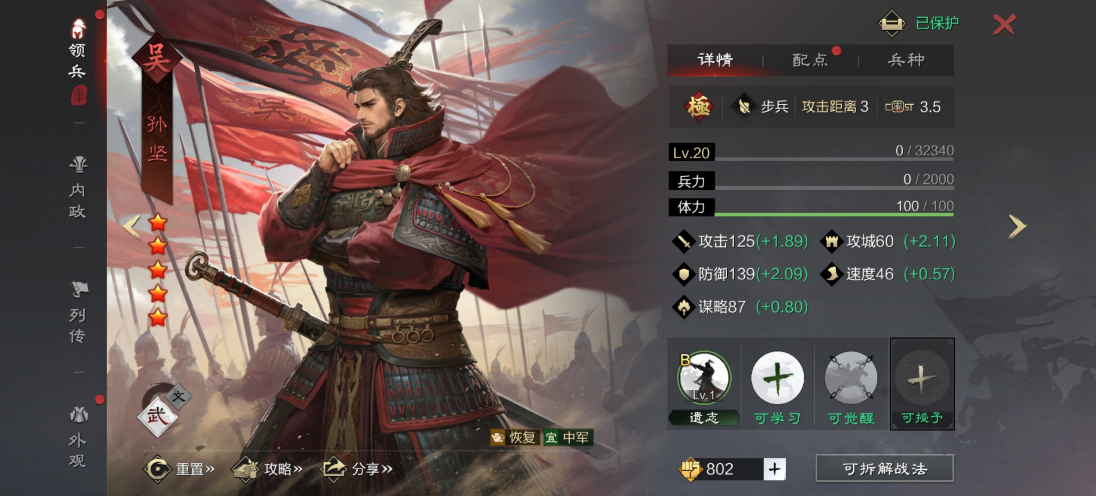Add more currency with plus button
1096x496 pixels.
(x=775, y=469)
